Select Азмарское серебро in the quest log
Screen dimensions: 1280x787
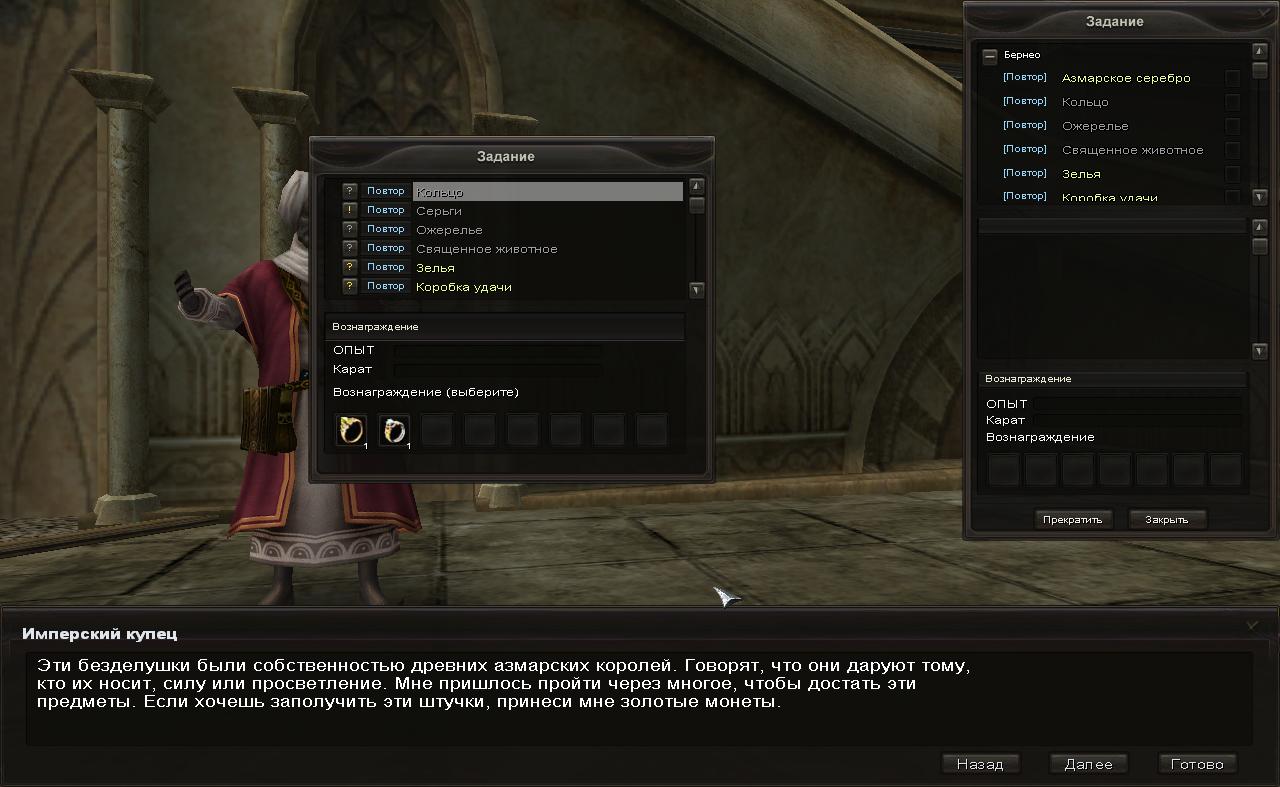(1125, 78)
